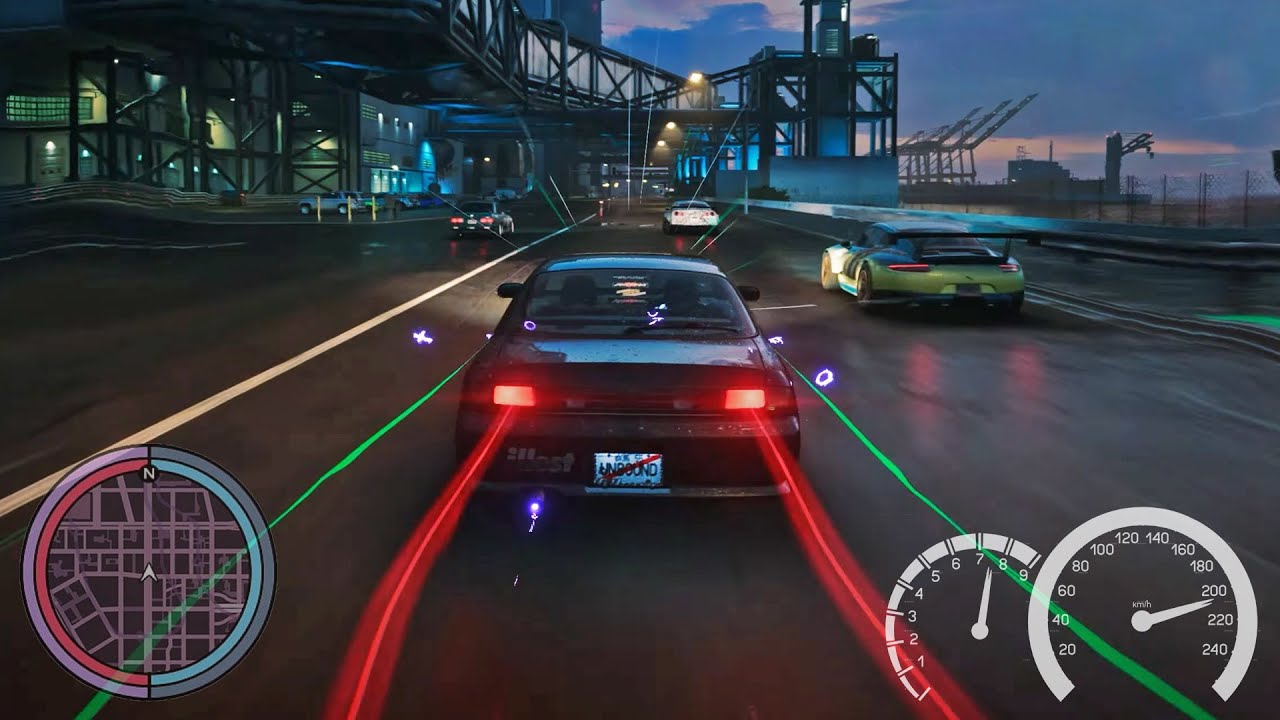Click the redline 9 mark on the tachometer
This screenshot has width=1280, height=720.
[1021, 573]
